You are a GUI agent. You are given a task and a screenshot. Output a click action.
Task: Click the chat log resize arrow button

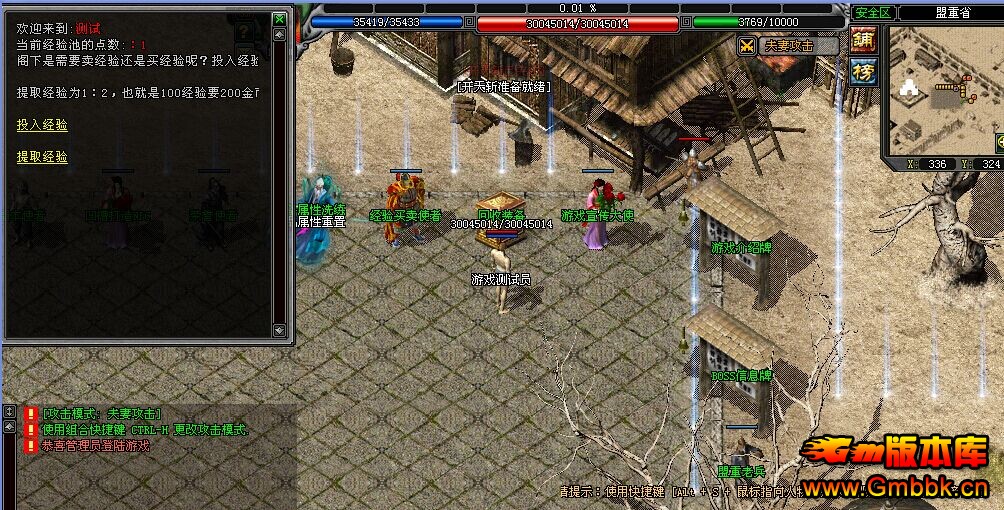click(x=8, y=412)
